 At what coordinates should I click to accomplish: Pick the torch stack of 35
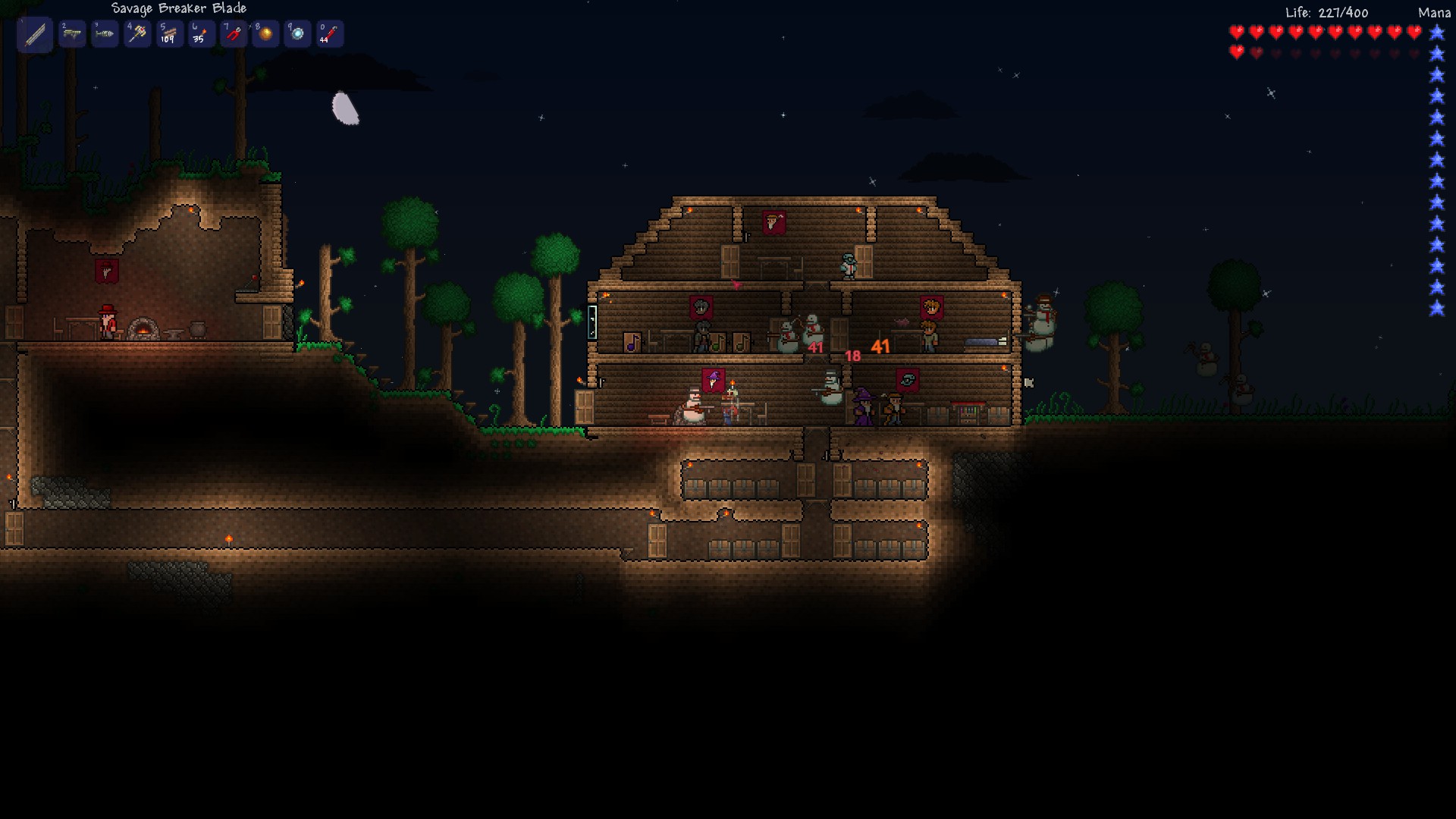[201, 34]
